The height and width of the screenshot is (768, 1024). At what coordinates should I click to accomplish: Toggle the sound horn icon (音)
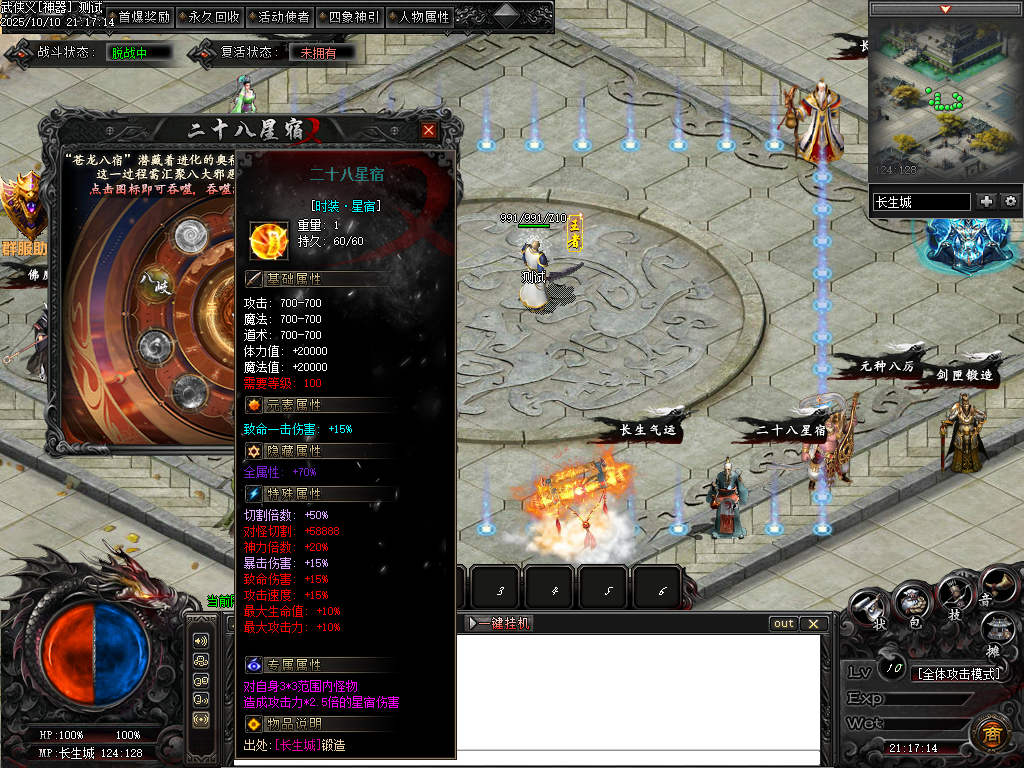coord(996,585)
